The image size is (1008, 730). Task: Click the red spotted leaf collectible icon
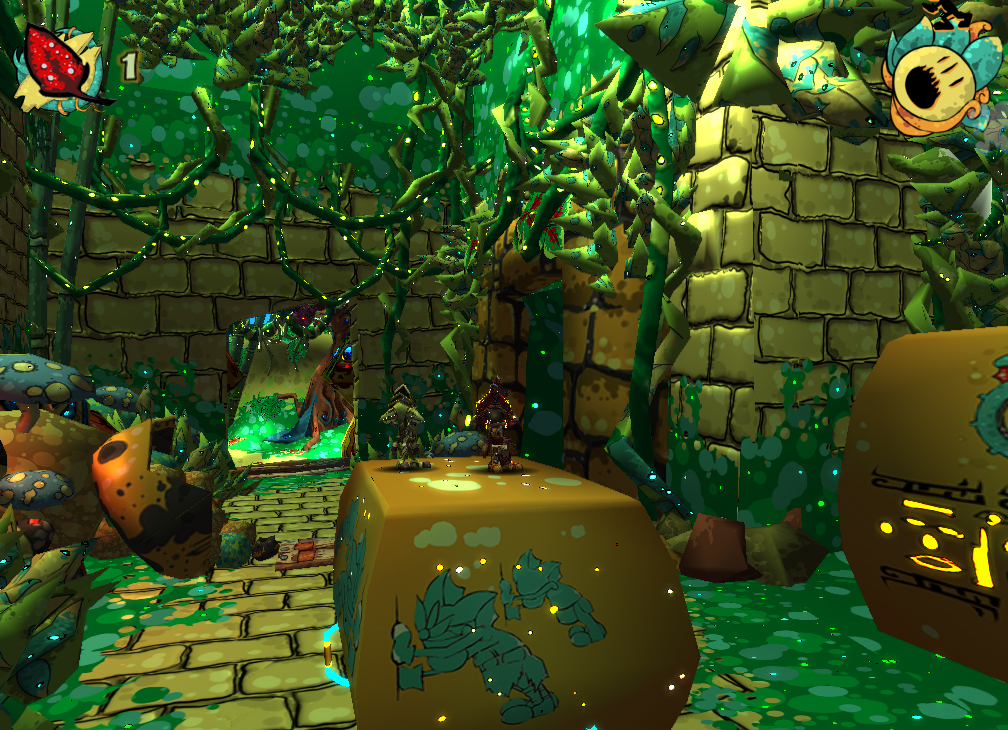[62, 65]
